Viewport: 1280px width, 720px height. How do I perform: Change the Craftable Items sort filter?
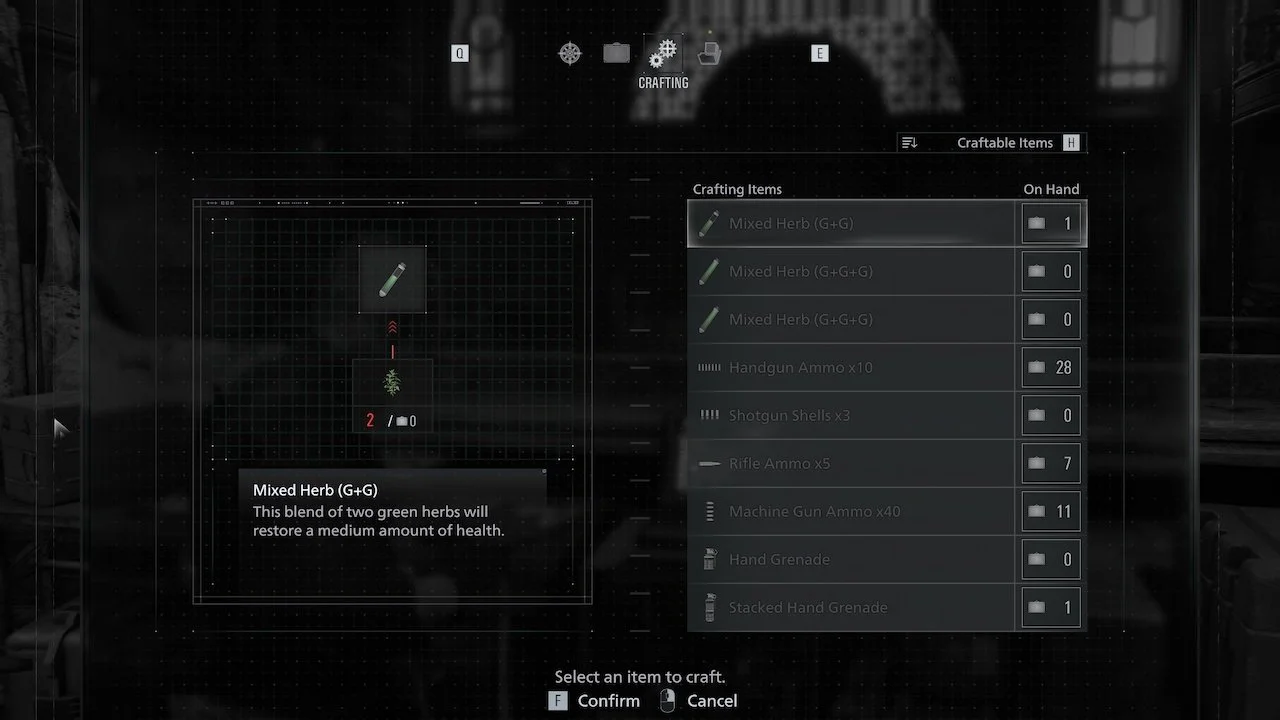pos(991,143)
